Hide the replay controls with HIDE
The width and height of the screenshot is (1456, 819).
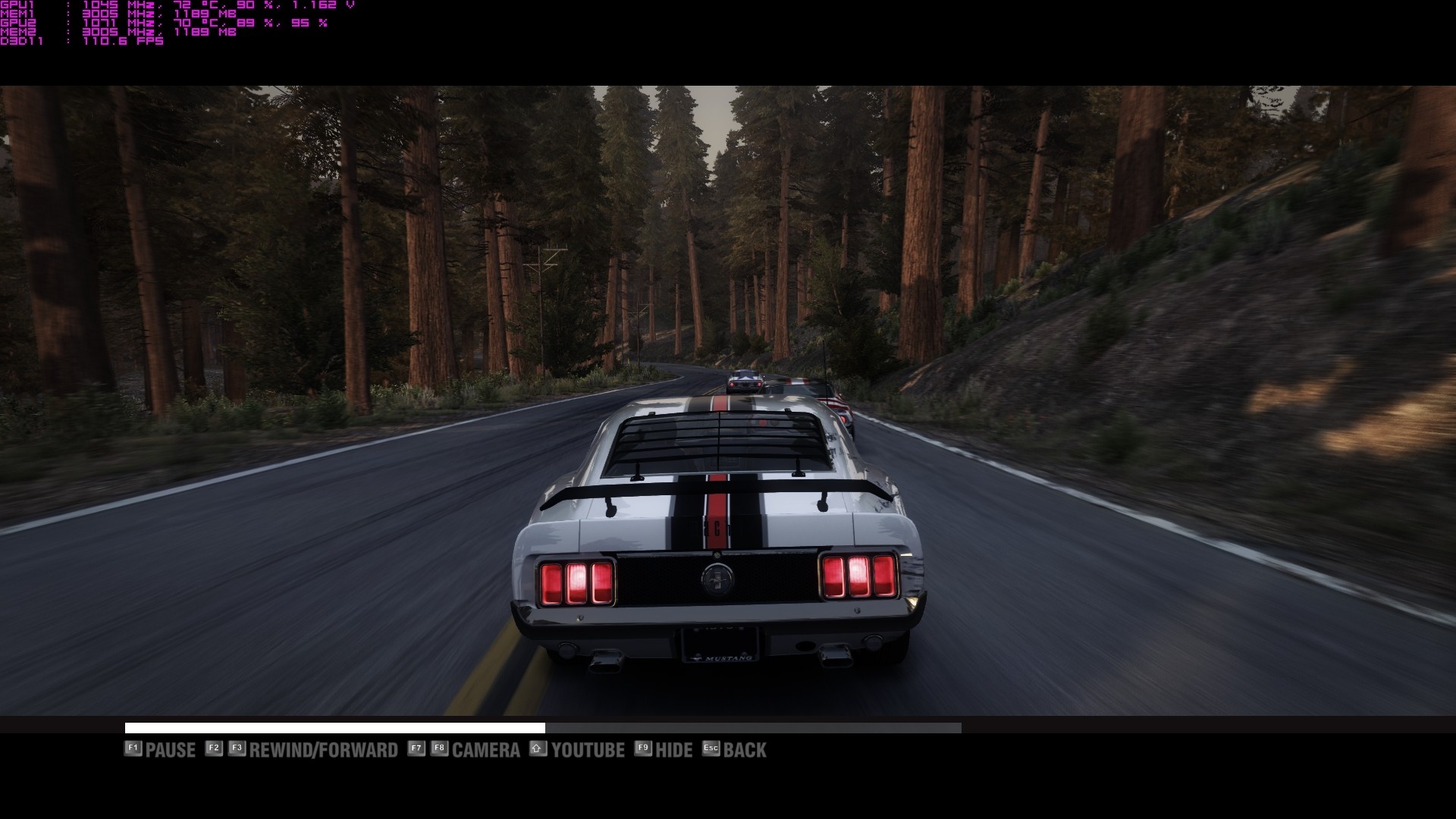tap(673, 749)
